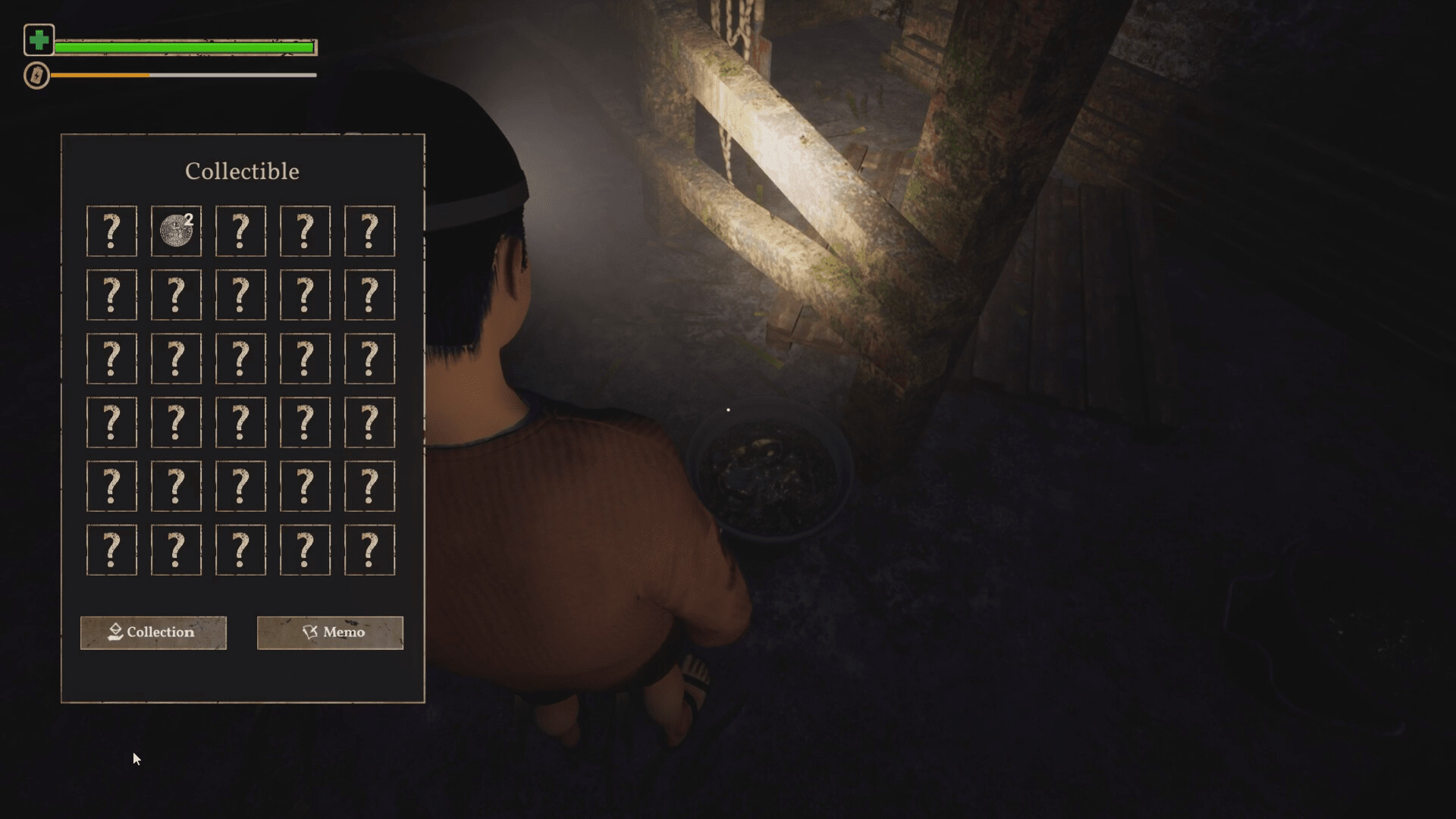Click the question-mark slot right of the coin
This screenshot has width=1456, height=819.
[x=240, y=231]
